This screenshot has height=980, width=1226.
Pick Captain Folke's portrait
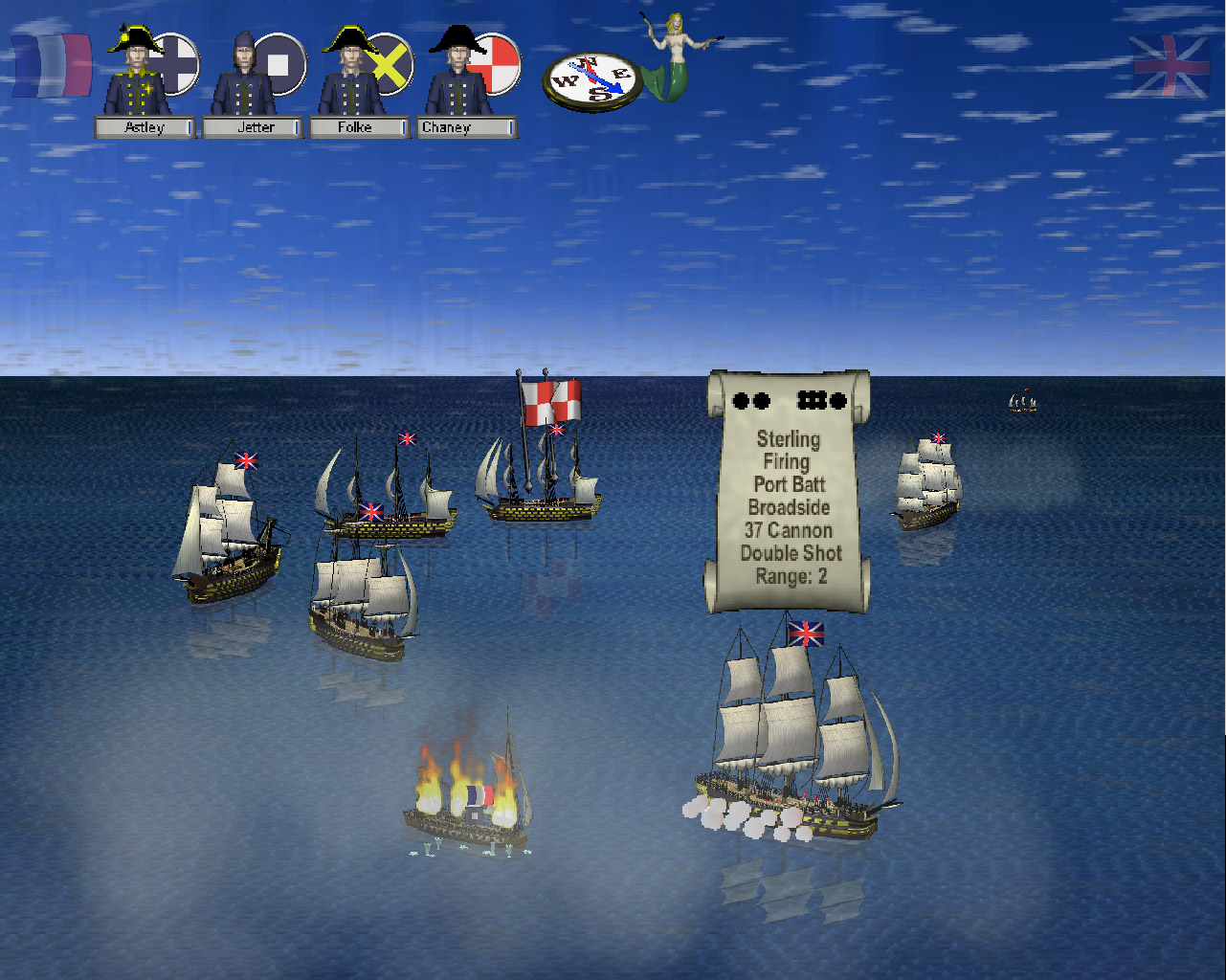coord(351,75)
